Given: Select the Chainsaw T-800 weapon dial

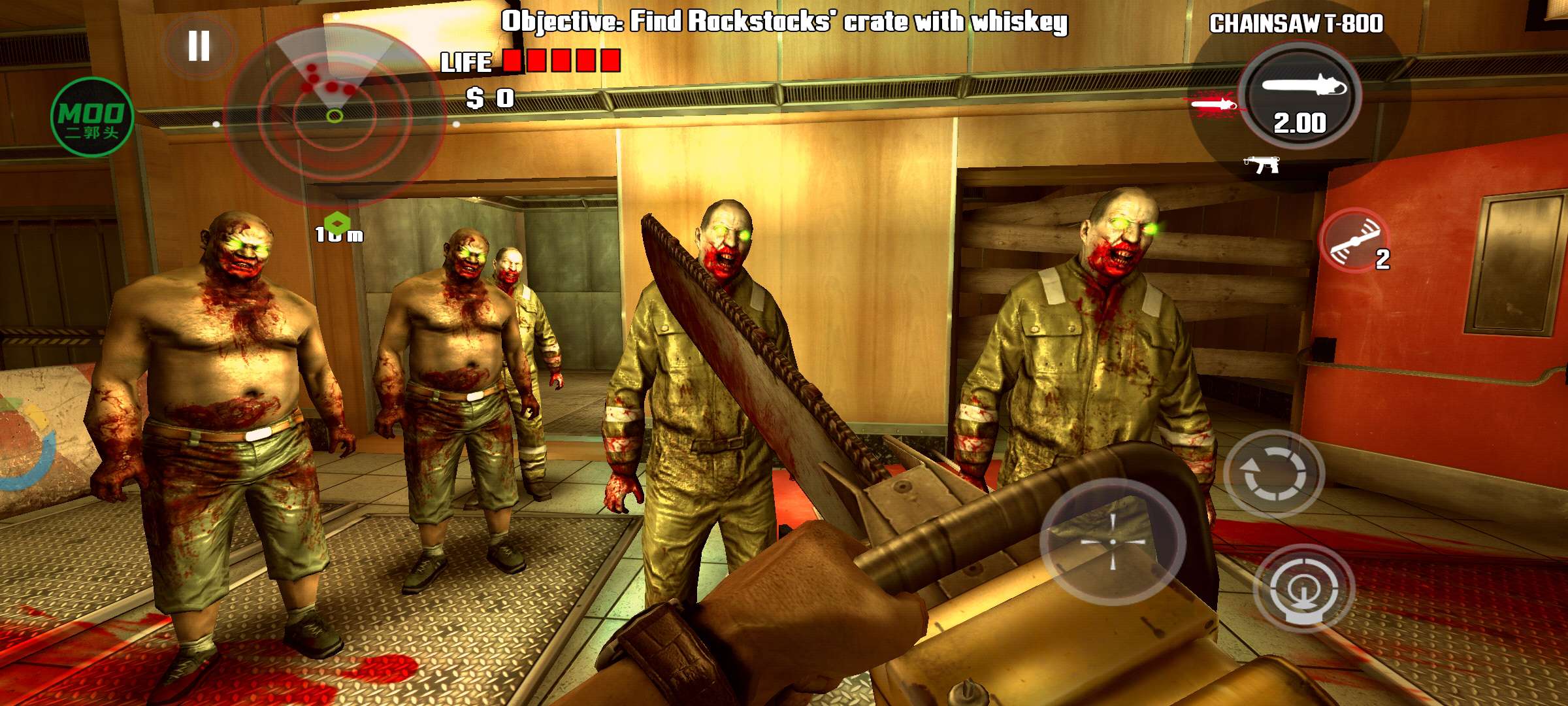Looking at the screenshot, I should pyautogui.click(x=1300, y=96).
